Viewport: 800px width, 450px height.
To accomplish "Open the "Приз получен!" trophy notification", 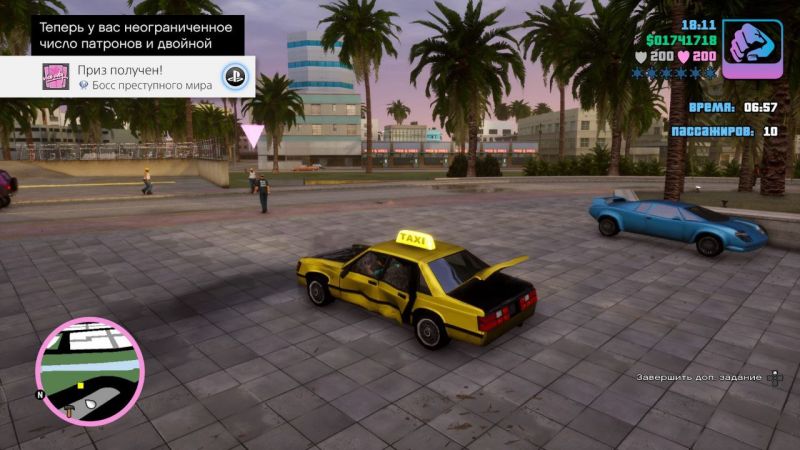I will pos(145,77).
